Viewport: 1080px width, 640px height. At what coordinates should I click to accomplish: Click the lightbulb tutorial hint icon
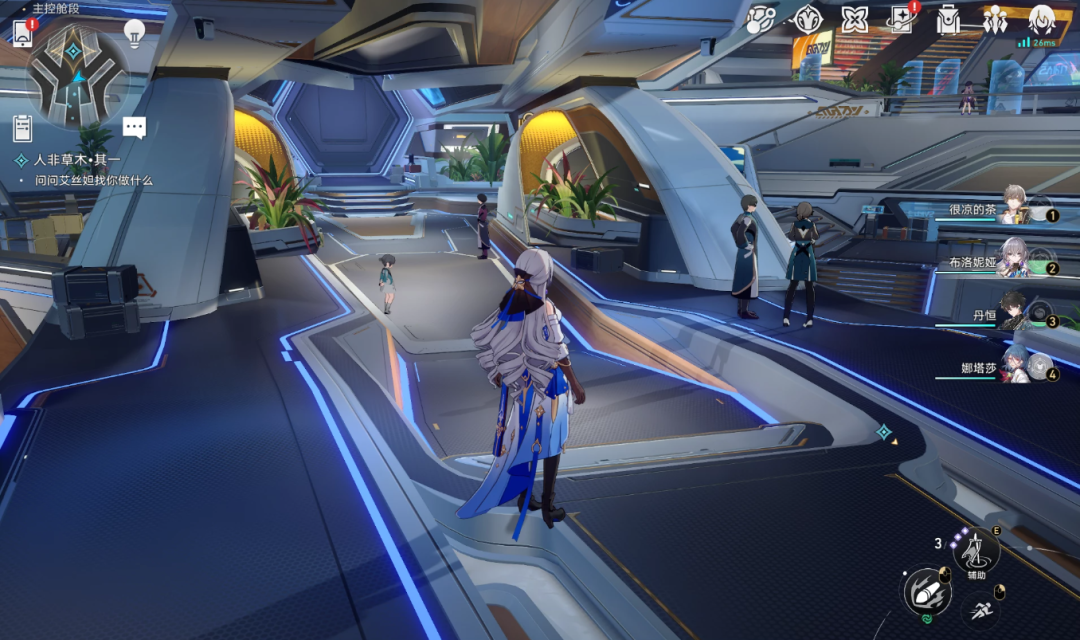[x=135, y=32]
